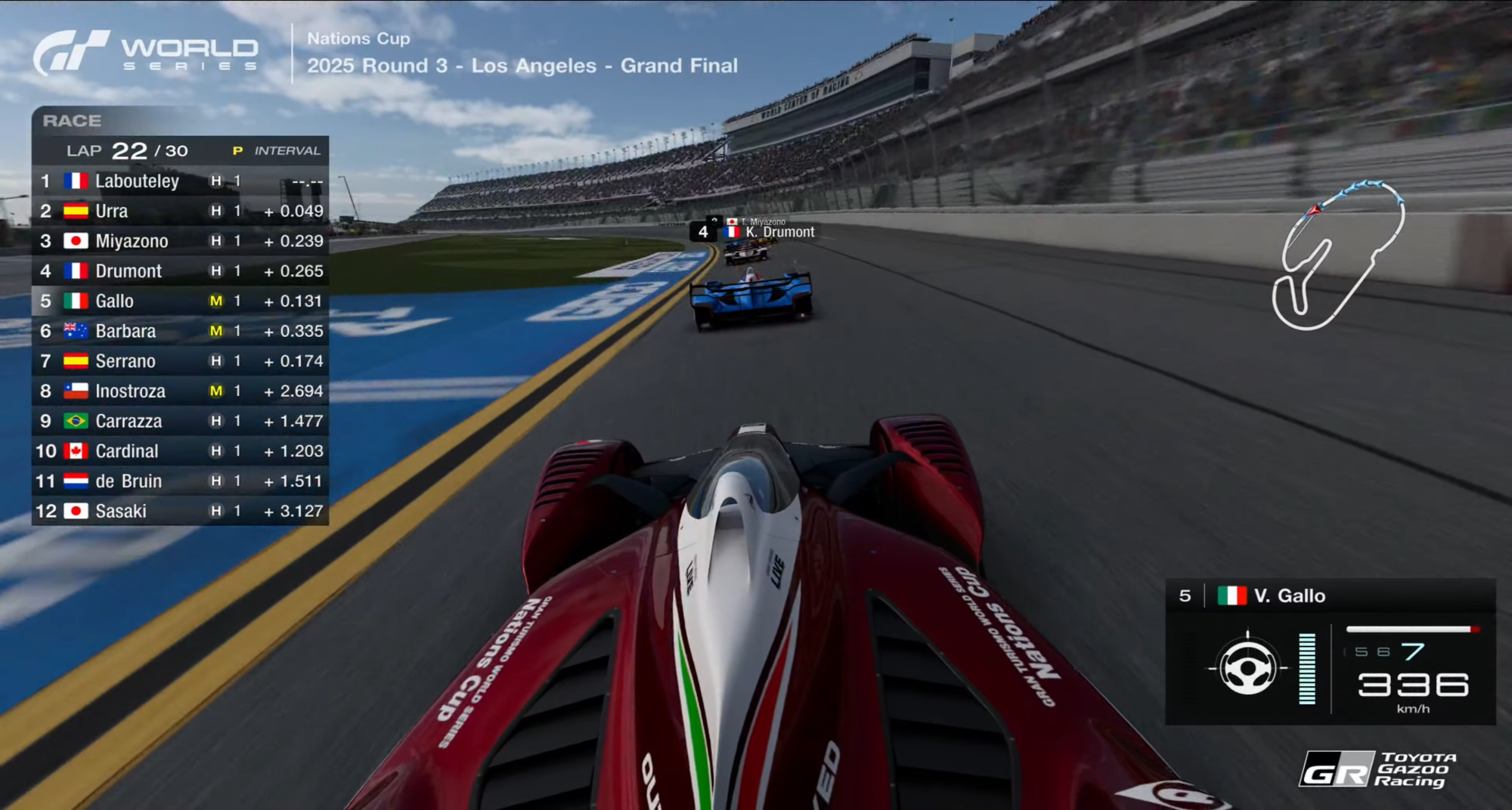Click the steering wheel indicator icon
The height and width of the screenshot is (810, 1512).
pos(1247,668)
